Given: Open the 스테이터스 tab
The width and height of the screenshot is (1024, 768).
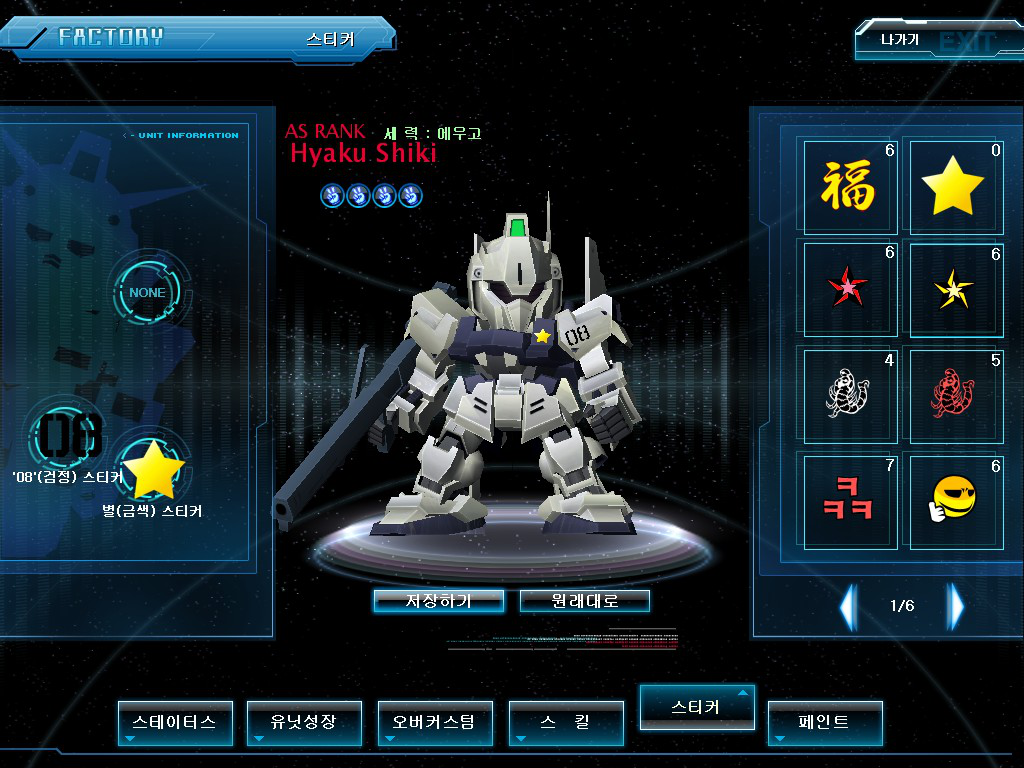Looking at the screenshot, I should [x=175, y=722].
